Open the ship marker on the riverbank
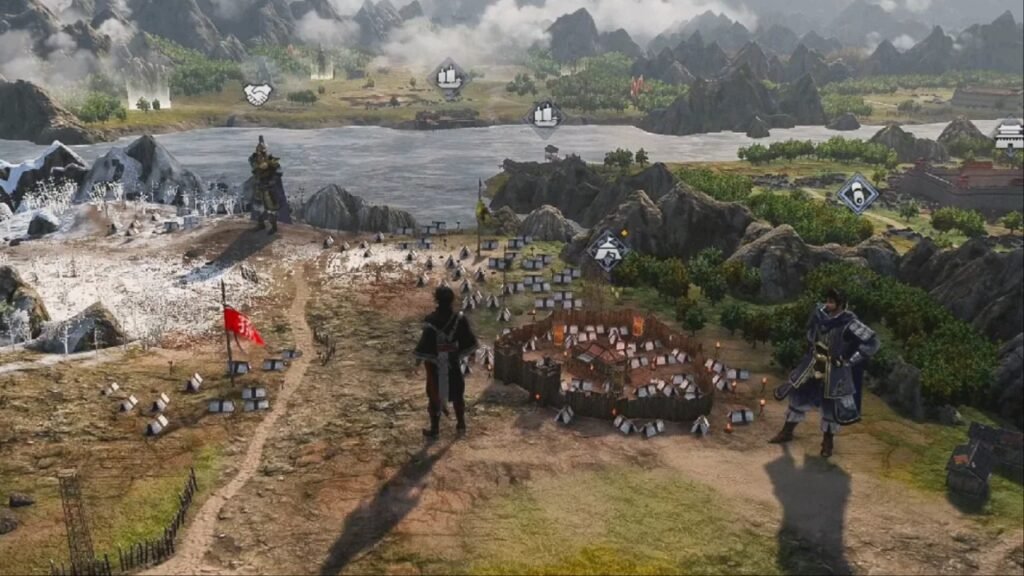1024x576 pixels. (544, 116)
